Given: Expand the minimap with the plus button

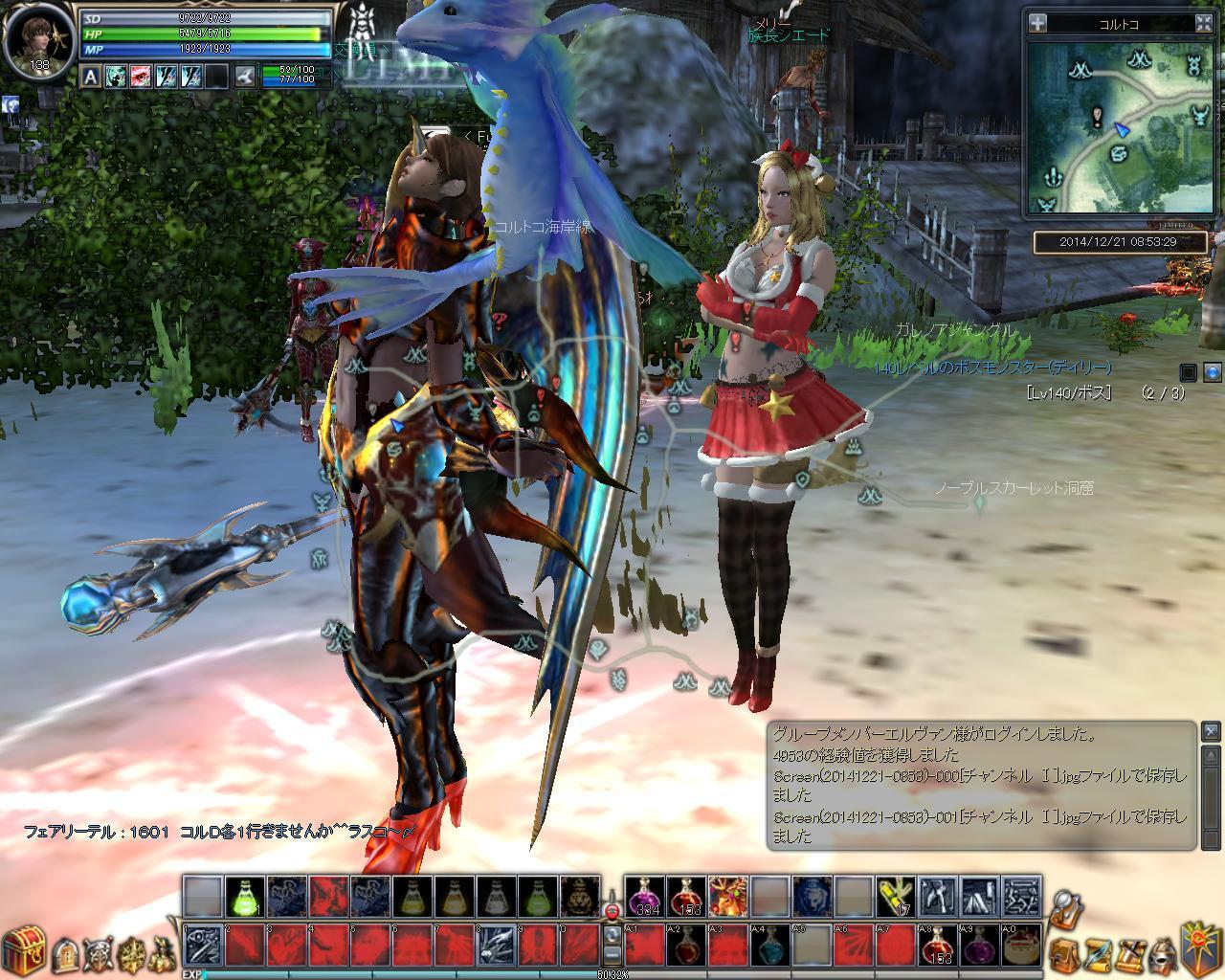Looking at the screenshot, I should point(1039,23).
